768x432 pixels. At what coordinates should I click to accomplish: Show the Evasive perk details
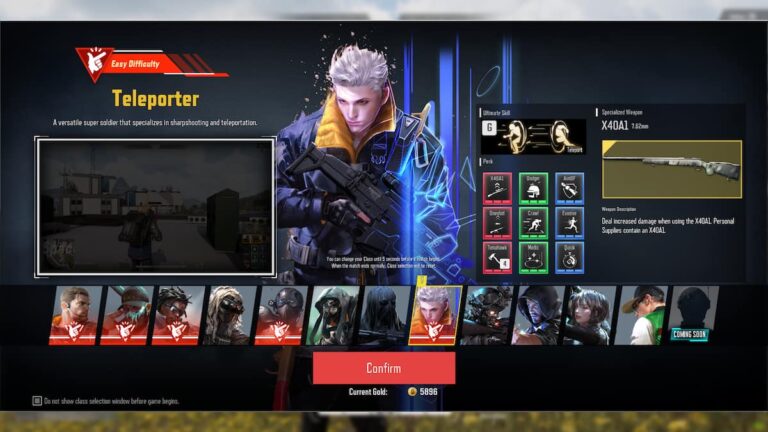(569, 222)
